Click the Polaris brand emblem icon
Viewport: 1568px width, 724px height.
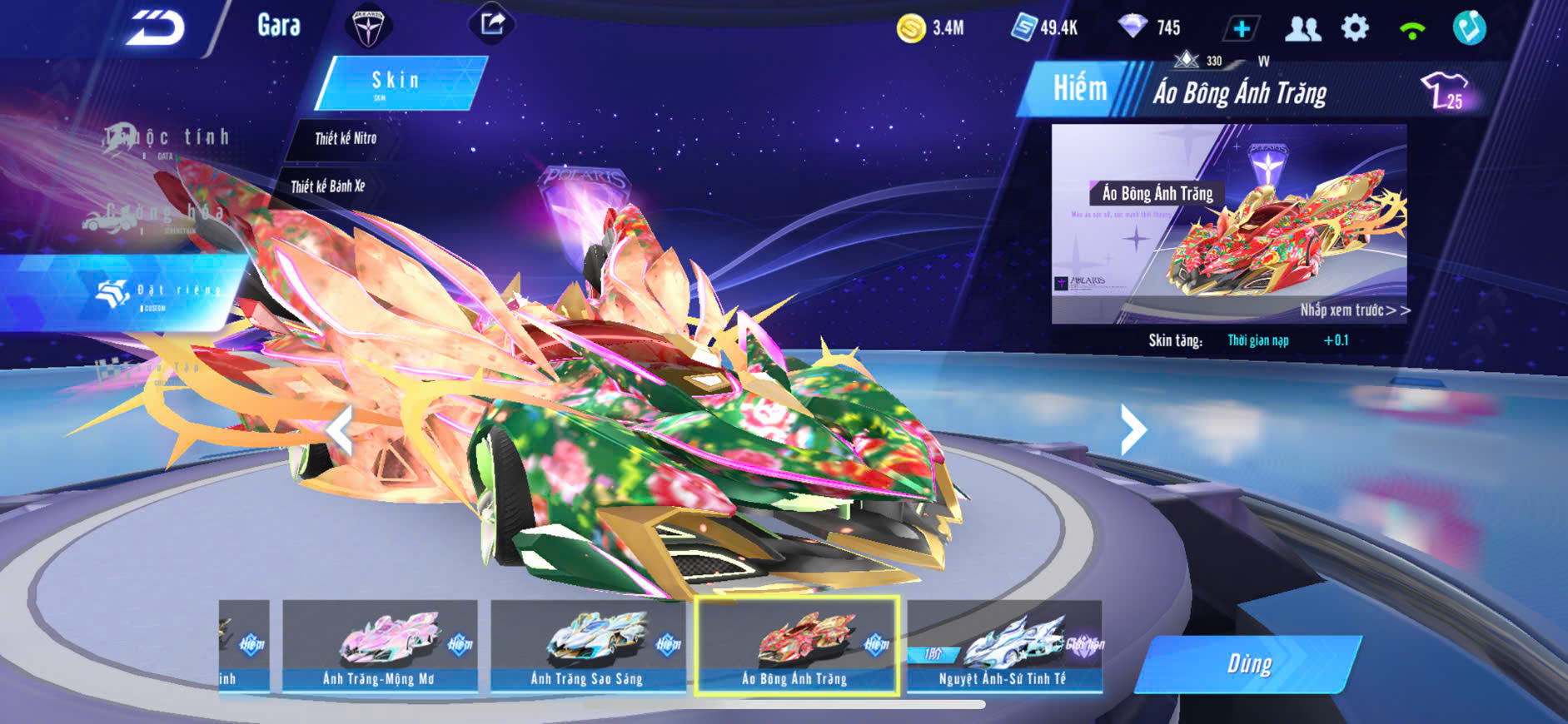point(367,27)
